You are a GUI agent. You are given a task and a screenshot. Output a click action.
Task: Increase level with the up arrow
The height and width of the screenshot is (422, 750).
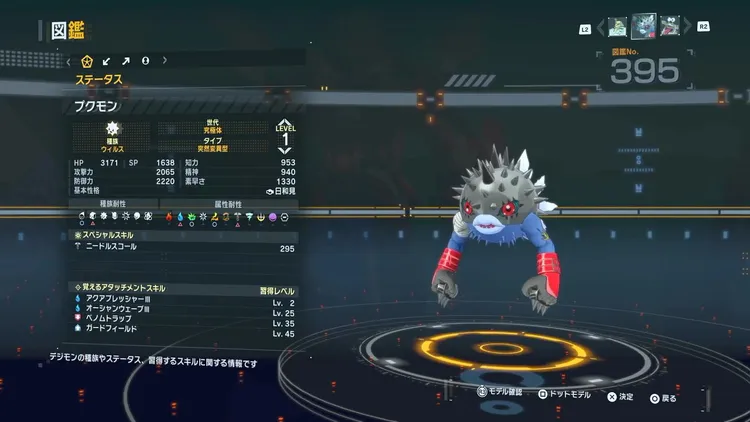286,124
